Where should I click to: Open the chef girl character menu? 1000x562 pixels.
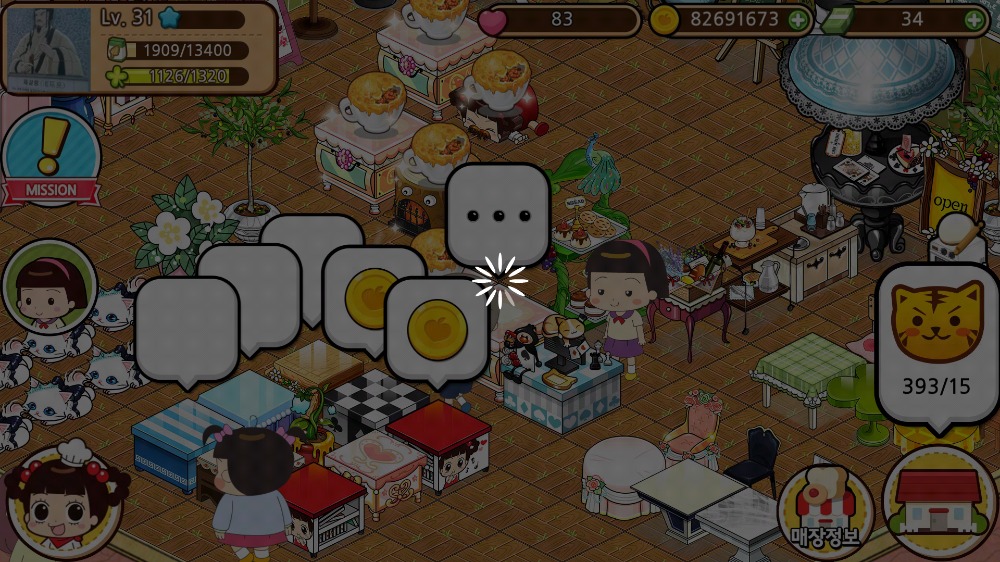(62, 502)
